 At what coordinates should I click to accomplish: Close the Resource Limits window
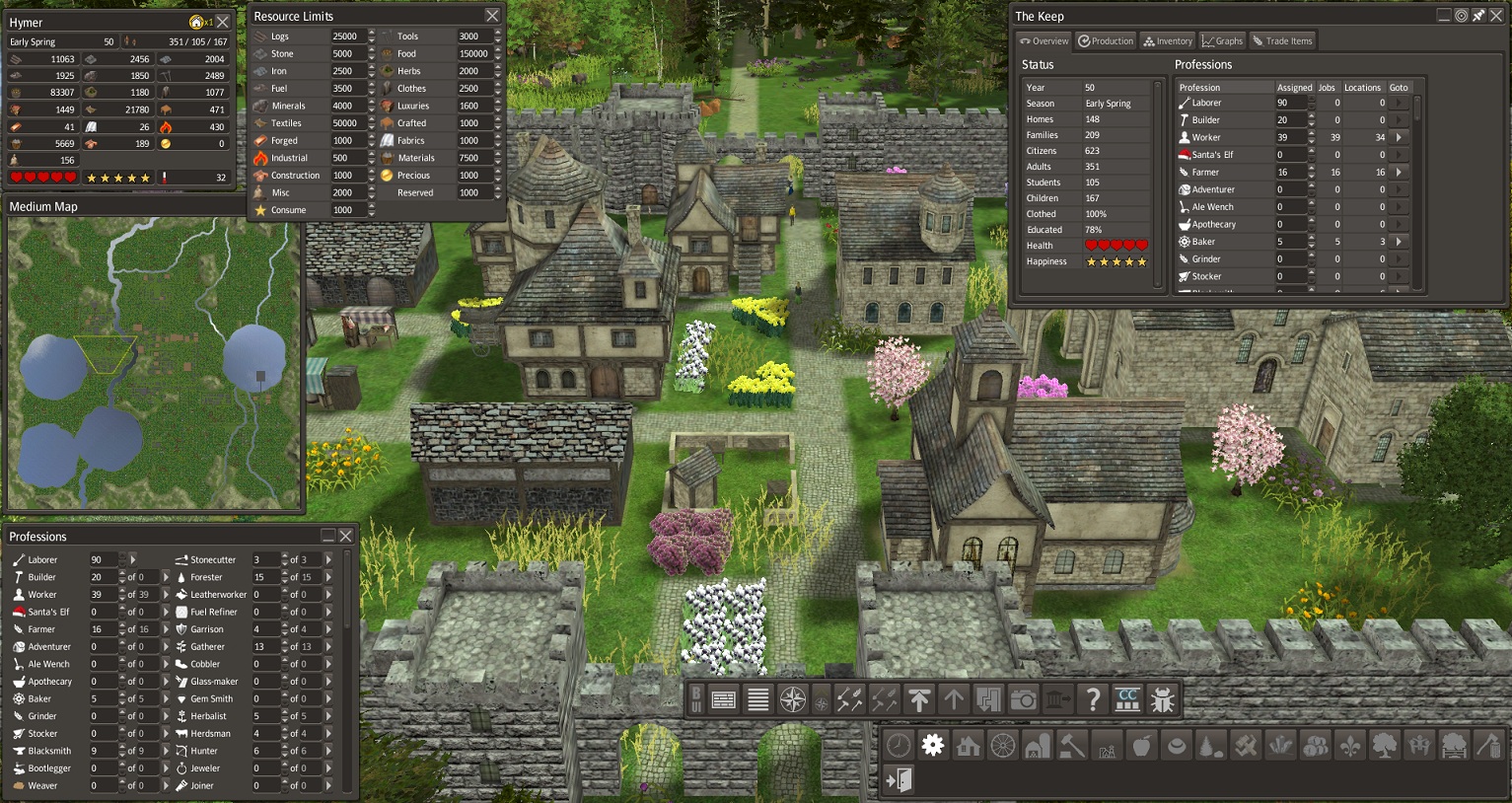[x=492, y=16]
